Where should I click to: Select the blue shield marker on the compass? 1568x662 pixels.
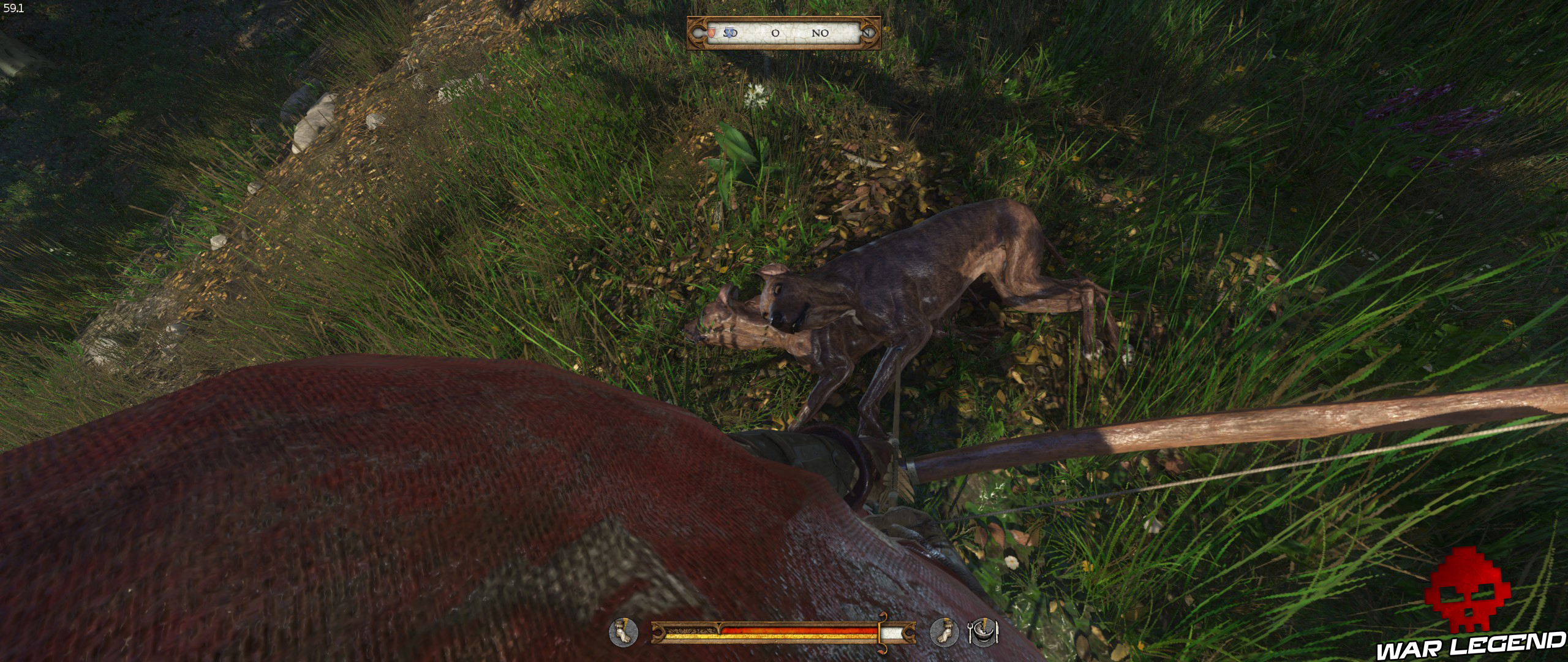tap(728, 33)
